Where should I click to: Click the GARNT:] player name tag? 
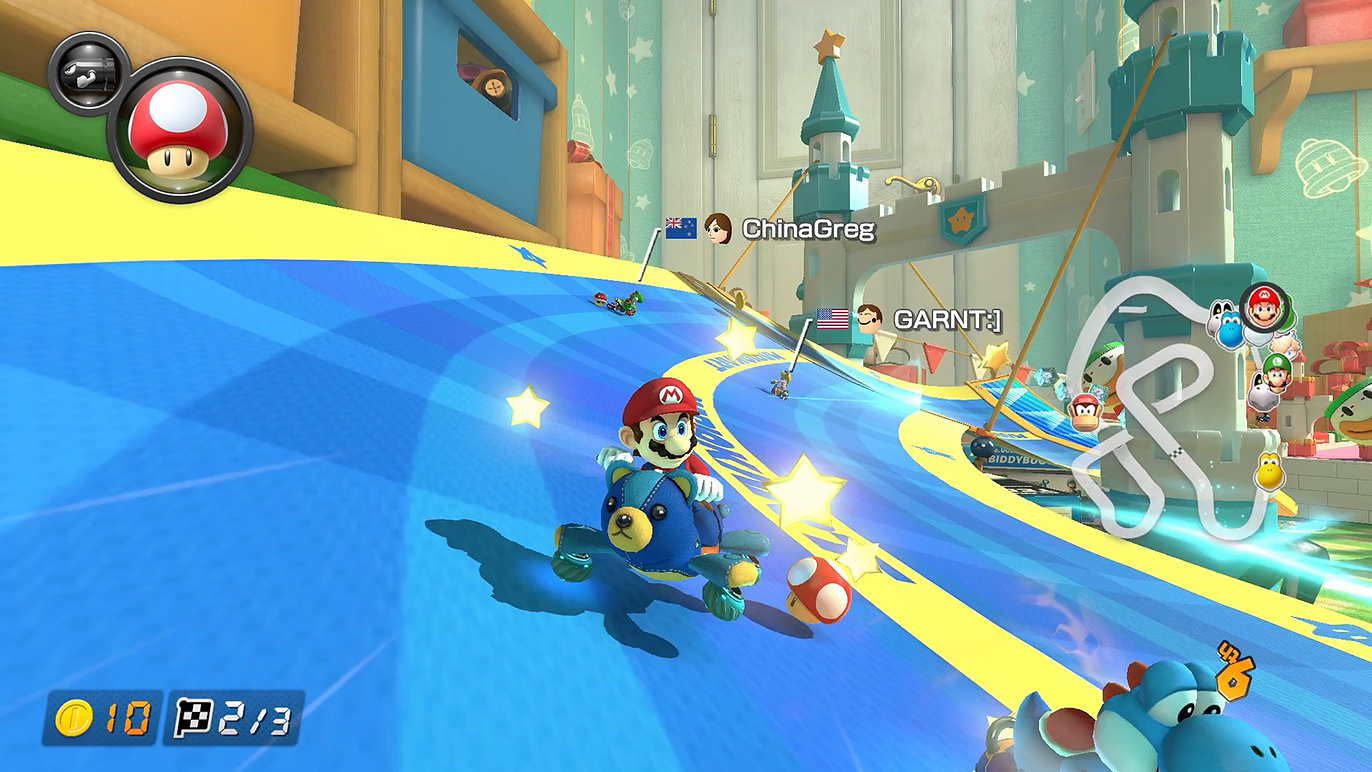click(x=946, y=320)
